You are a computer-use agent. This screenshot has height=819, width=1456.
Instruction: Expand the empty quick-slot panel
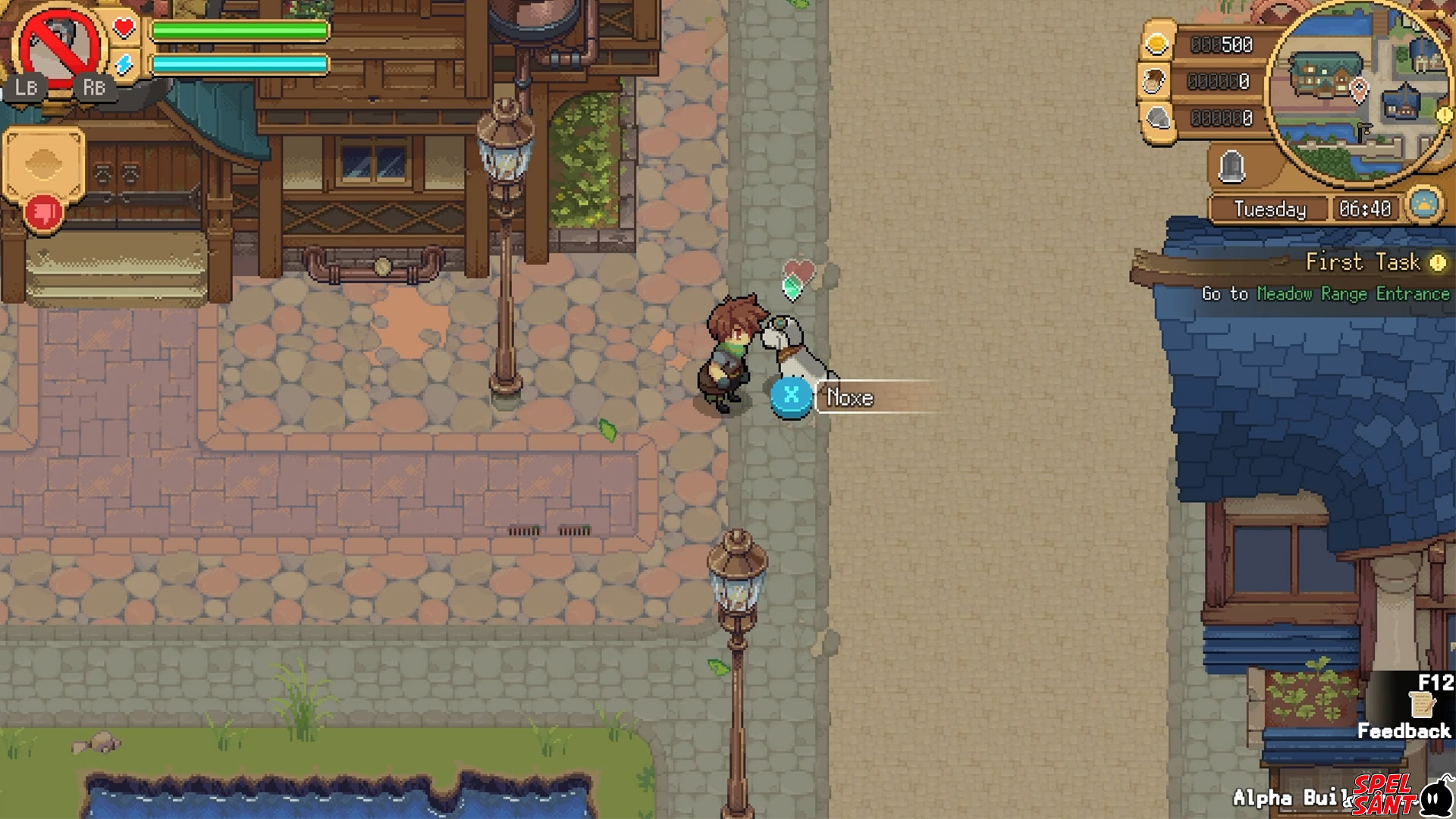(x=43, y=160)
